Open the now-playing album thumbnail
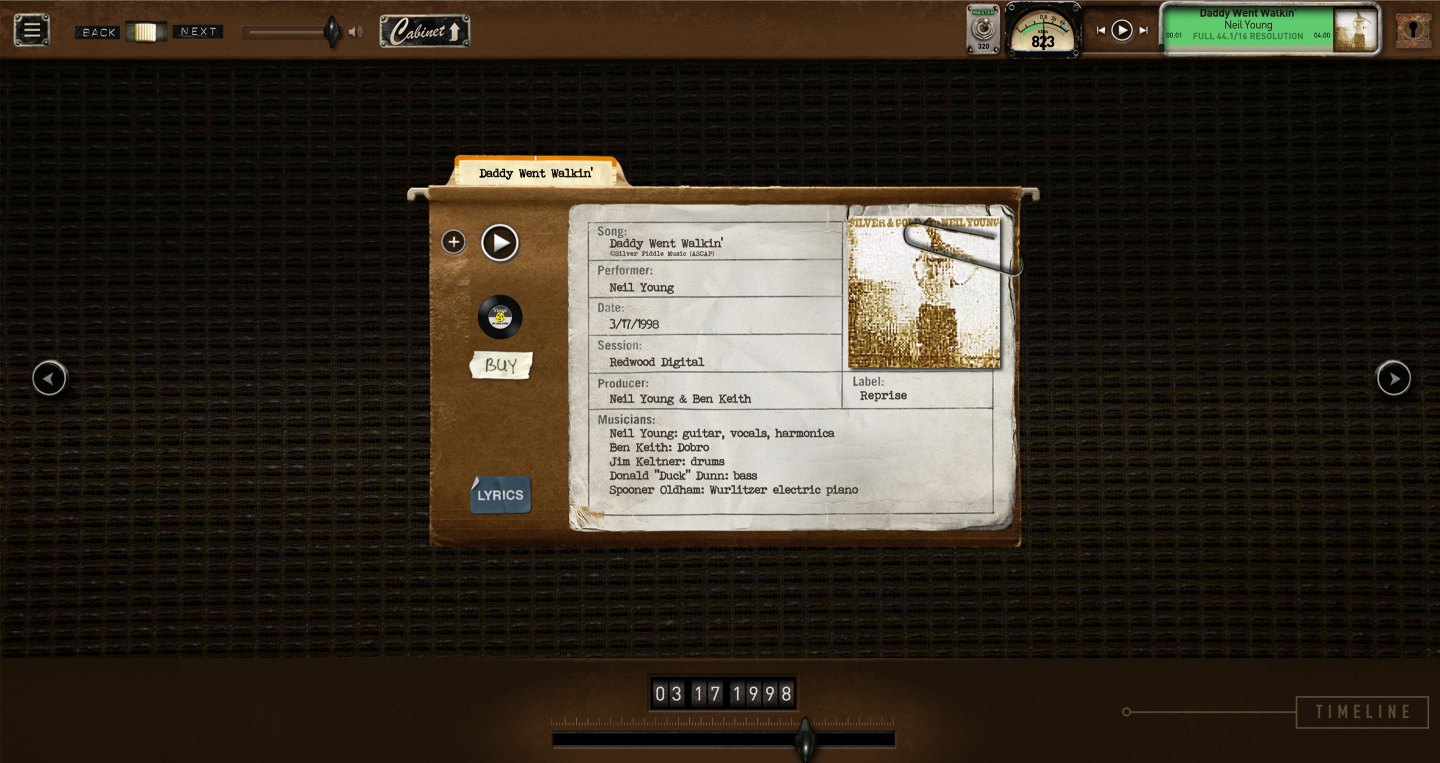The width and height of the screenshot is (1440, 763). coord(1355,29)
